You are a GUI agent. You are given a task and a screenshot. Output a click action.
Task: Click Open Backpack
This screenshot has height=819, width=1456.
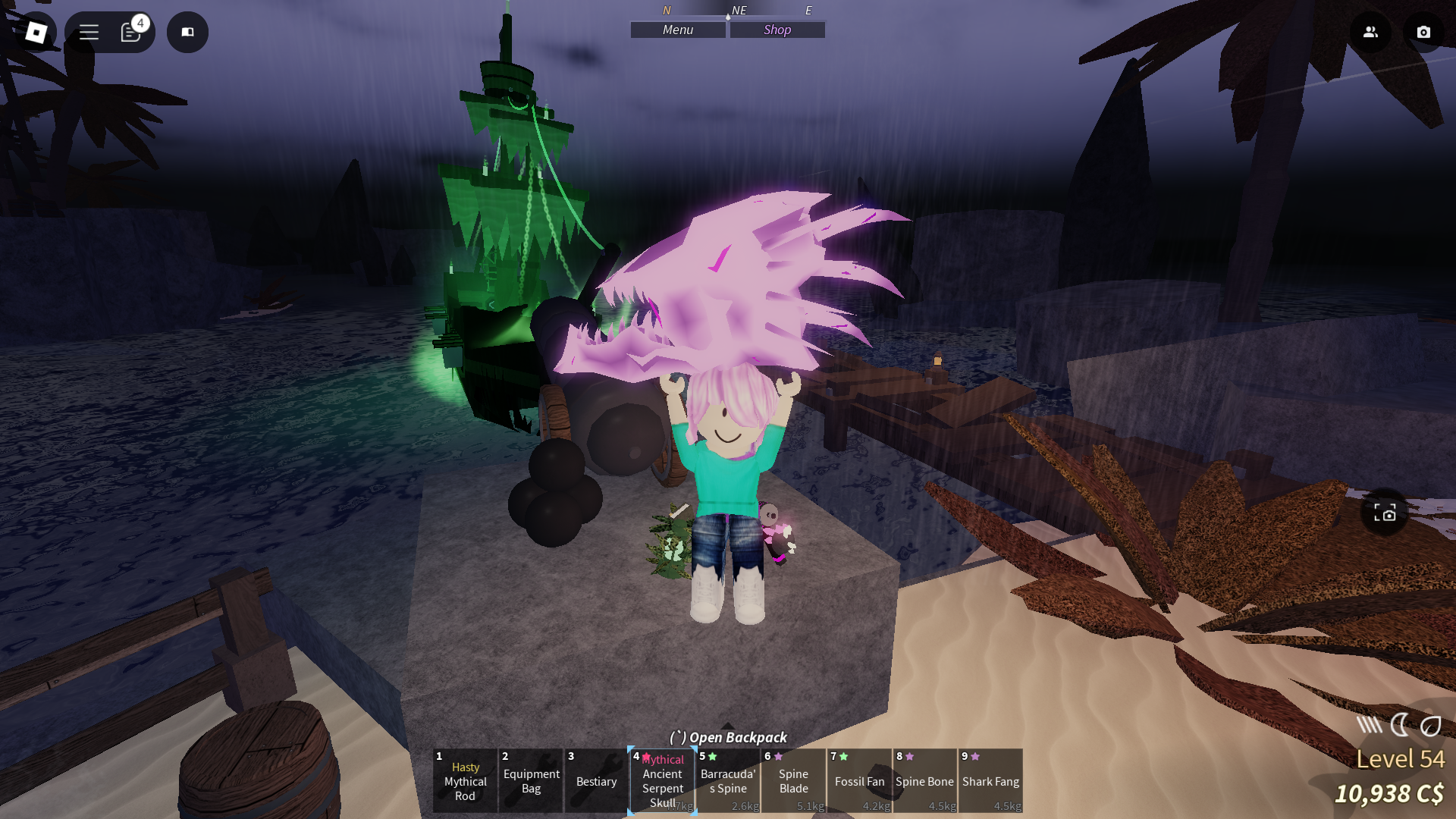pos(728,737)
